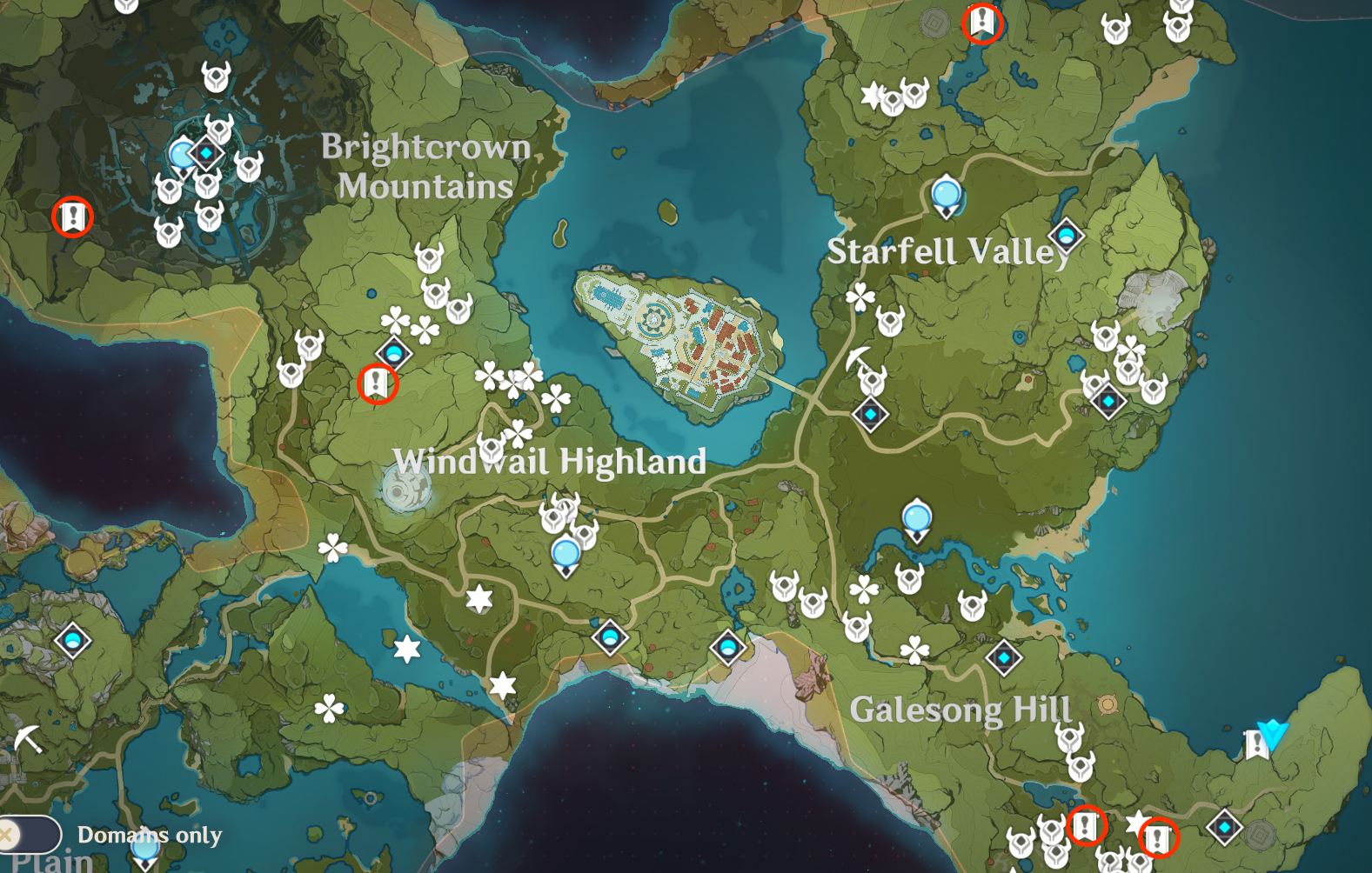1372x873 pixels.
Task: Select the domain icon below Brightcrown Mountains clovers
Action: [x=393, y=353]
